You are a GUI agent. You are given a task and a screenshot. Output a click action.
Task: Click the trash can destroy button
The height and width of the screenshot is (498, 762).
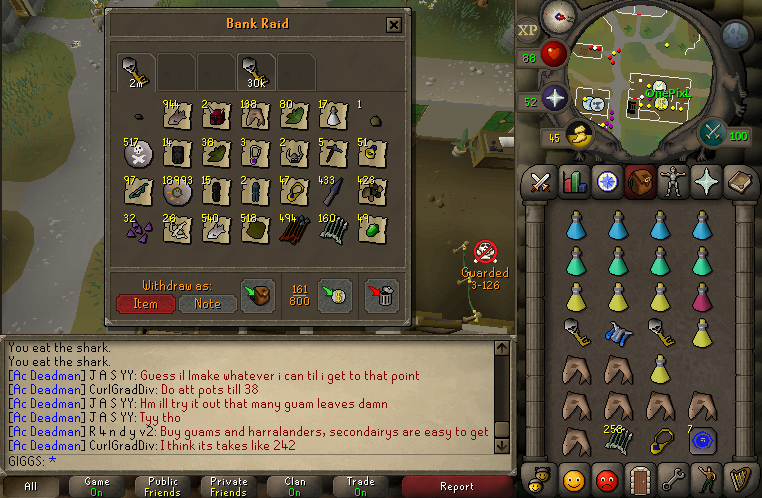(x=381, y=296)
